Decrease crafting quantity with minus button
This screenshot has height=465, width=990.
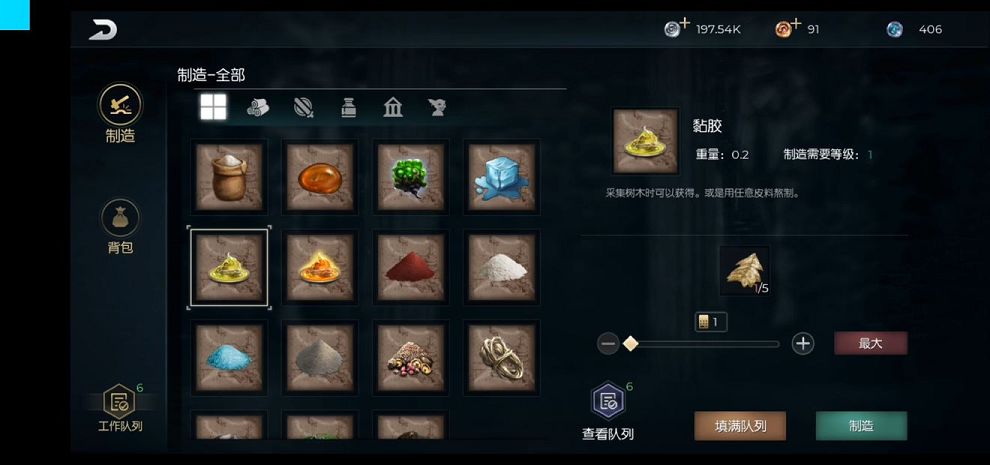pyautogui.click(x=608, y=344)
